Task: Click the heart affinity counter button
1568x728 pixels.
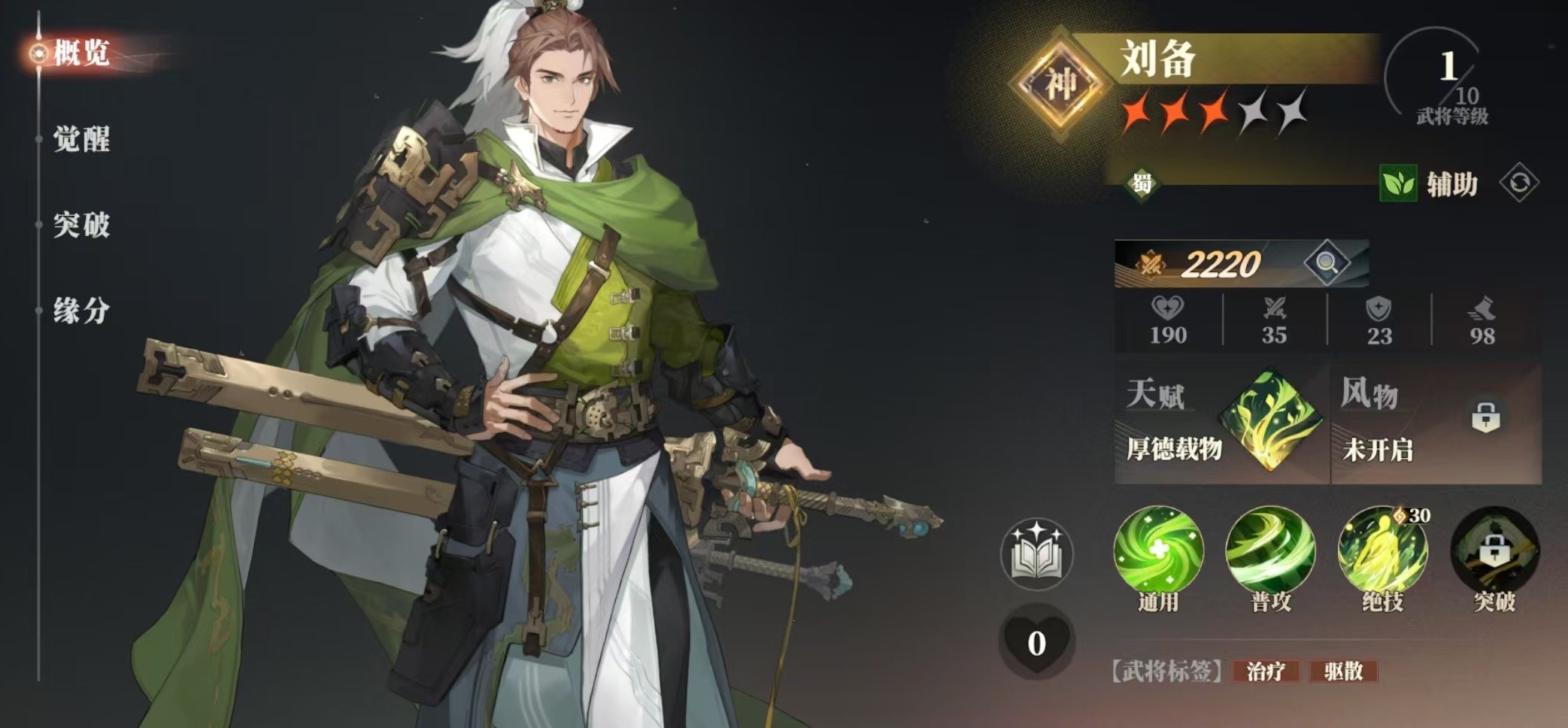Action: coord(1036,643)
